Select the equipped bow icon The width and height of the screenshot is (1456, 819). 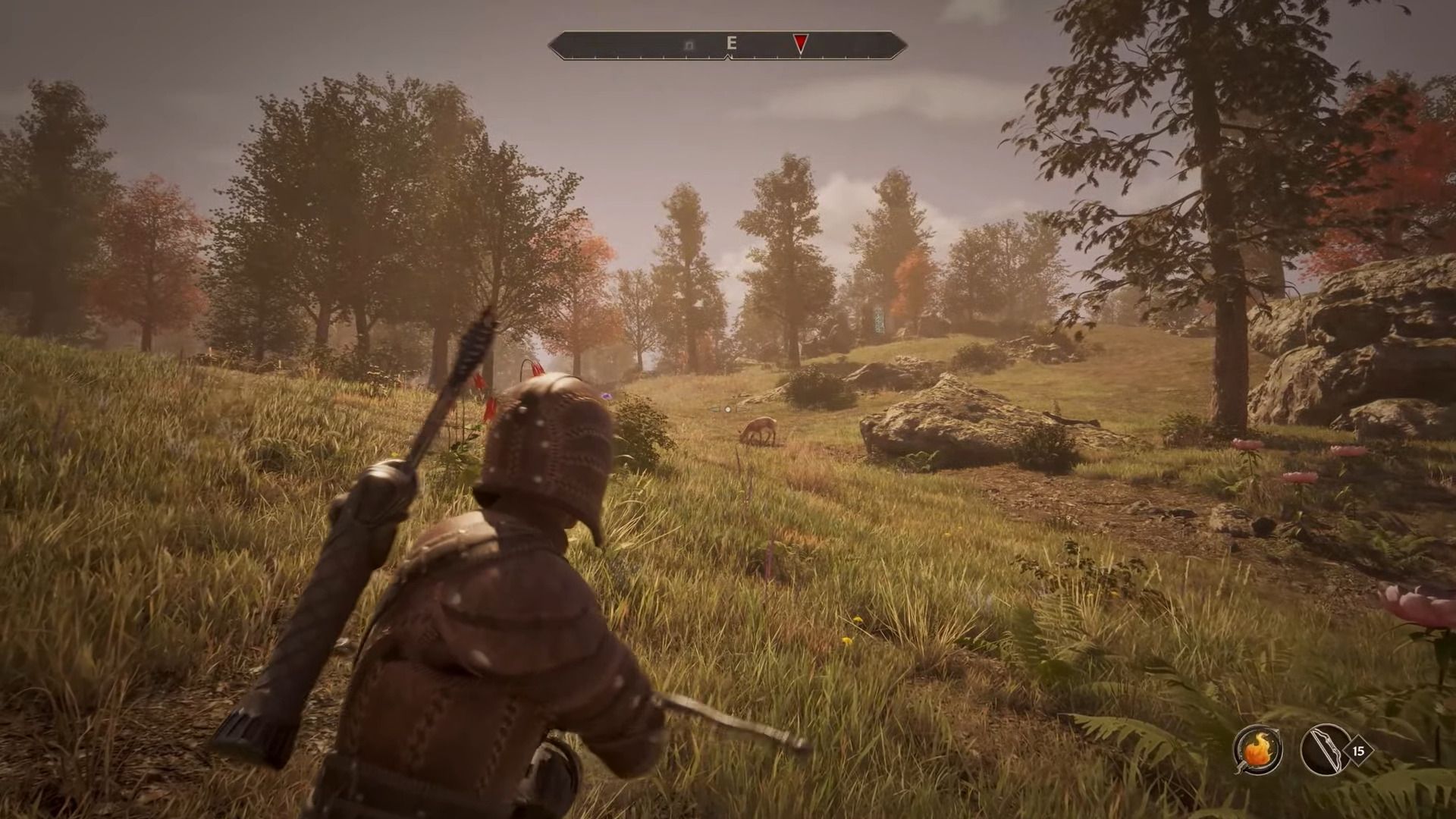1325,750
